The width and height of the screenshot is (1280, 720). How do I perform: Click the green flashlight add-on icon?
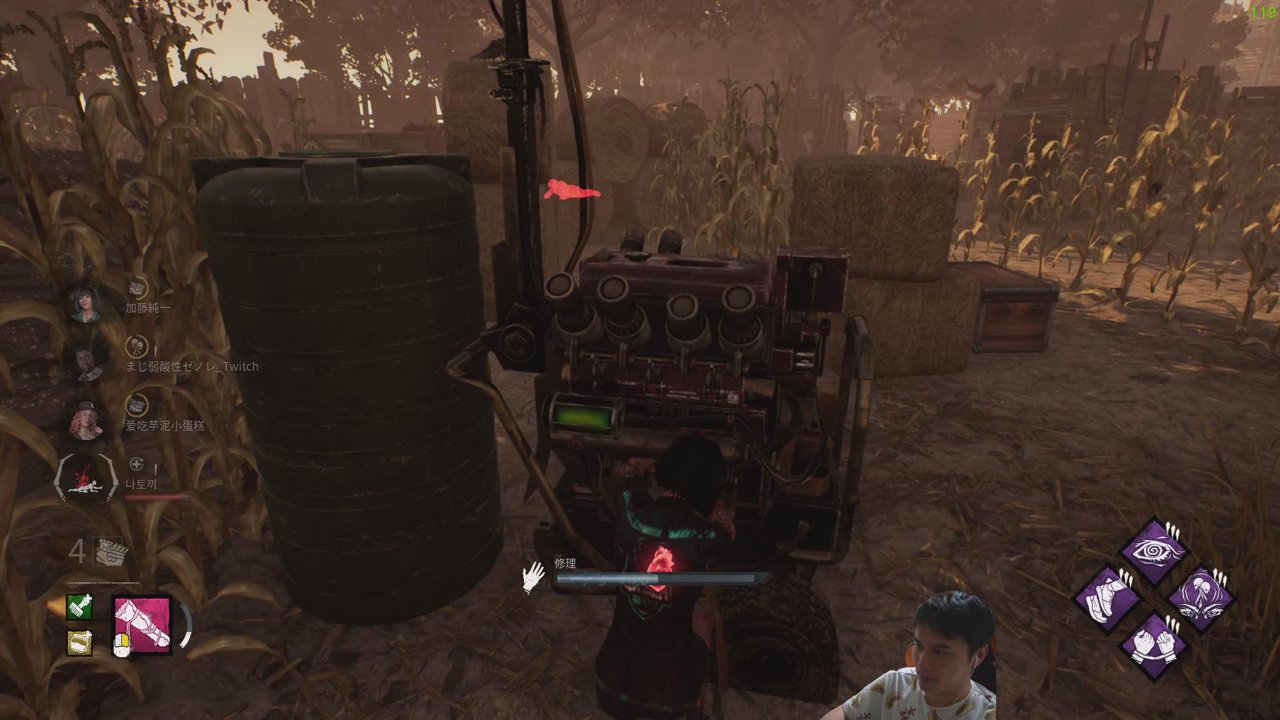(x=80, y=607)
